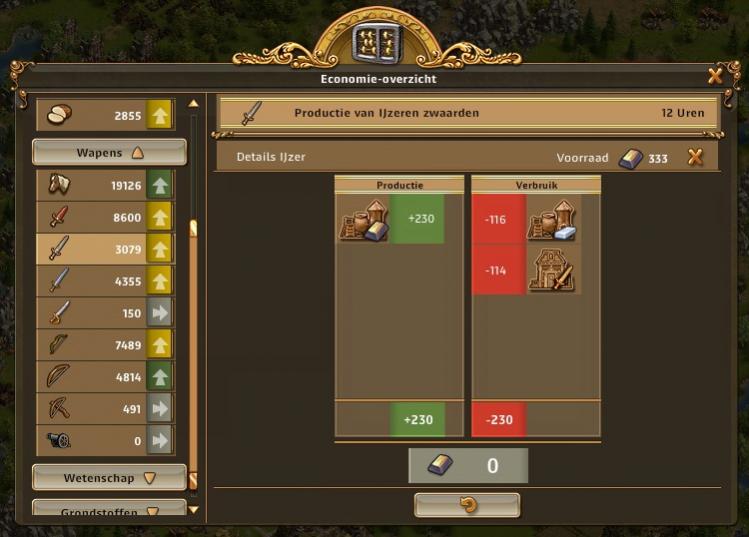The width and height of the screenshot is (749, 537).
Task: Select the -116 consumption smelter icon
Action: 550,219
